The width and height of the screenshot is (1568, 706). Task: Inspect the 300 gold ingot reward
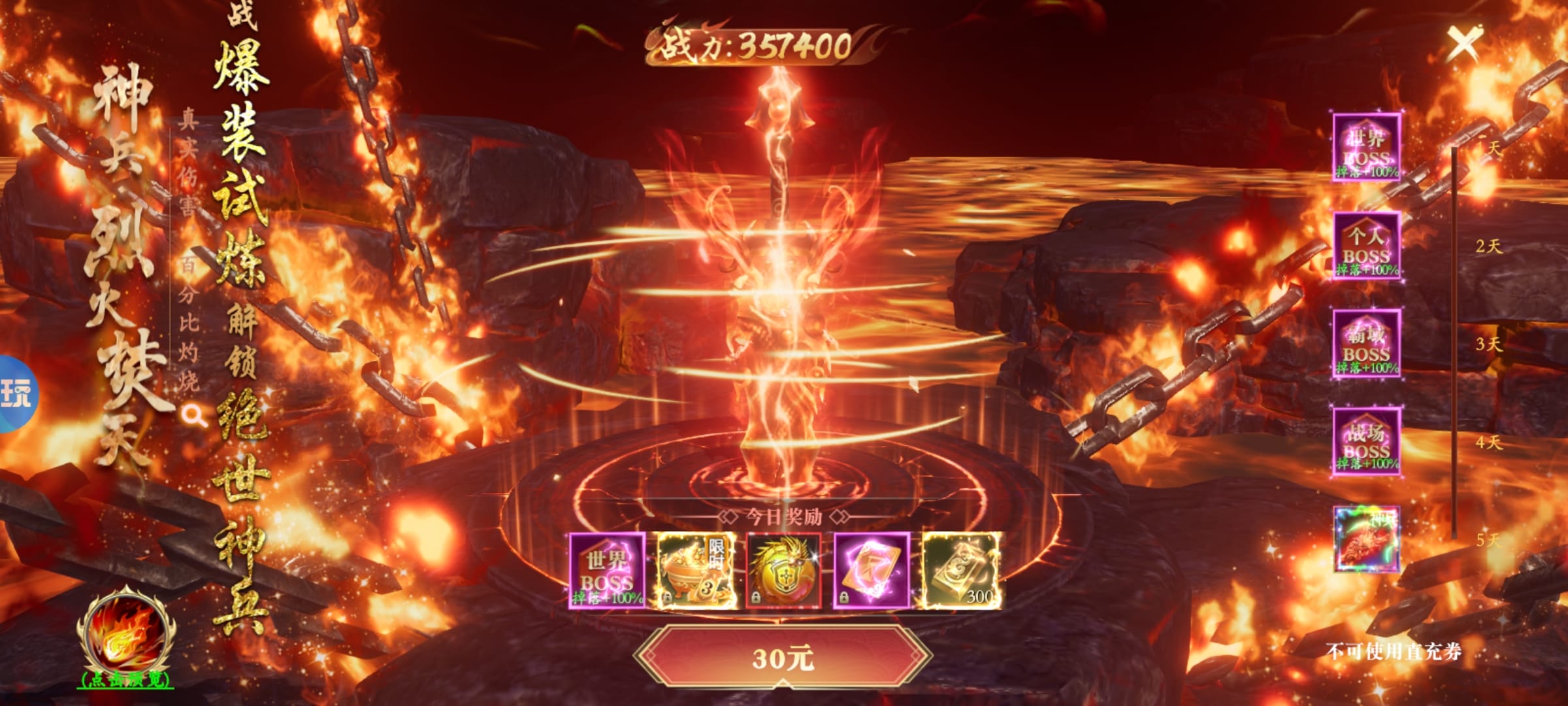pos(960,571)
